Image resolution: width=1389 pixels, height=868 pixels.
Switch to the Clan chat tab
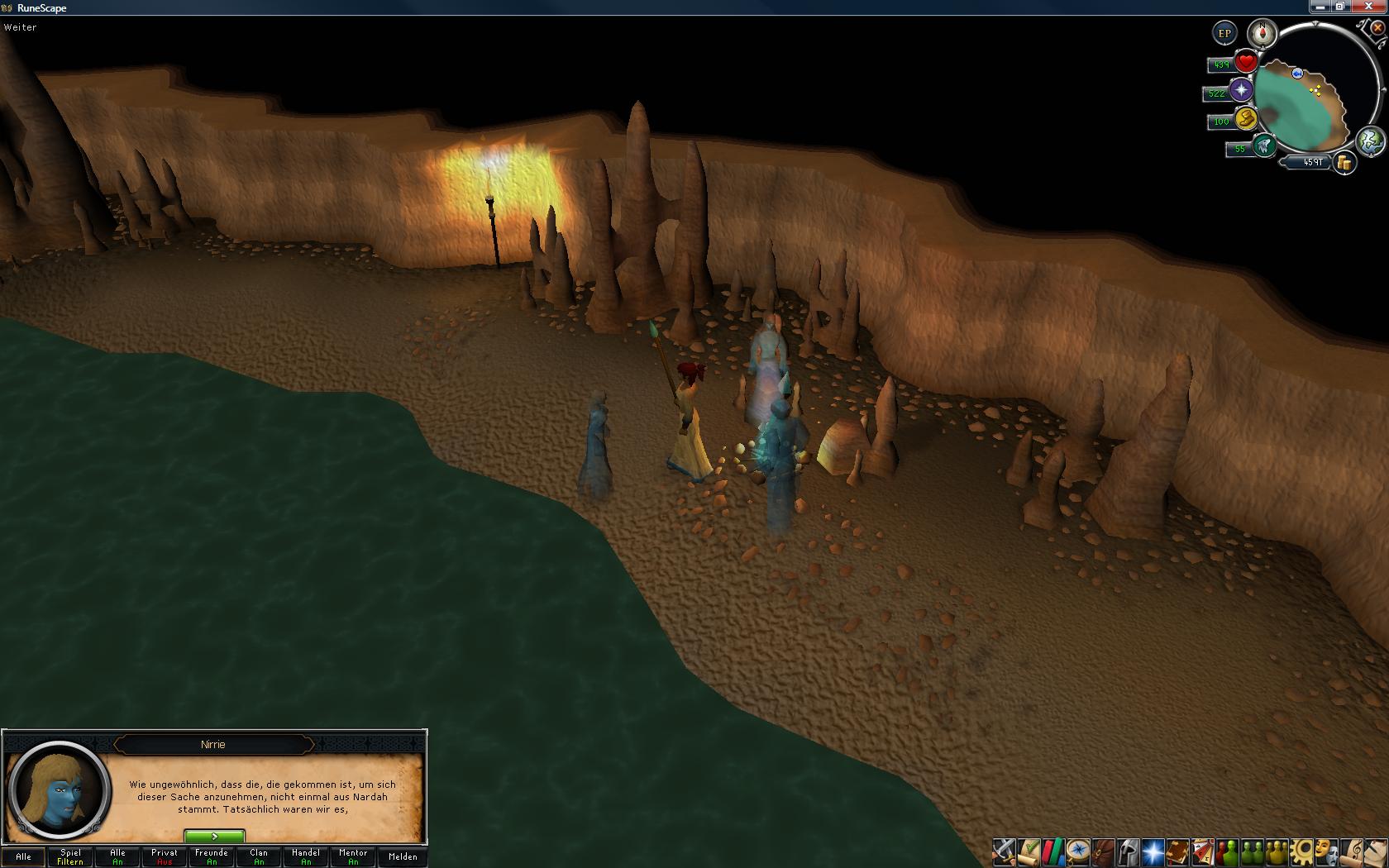coord(259,856)
